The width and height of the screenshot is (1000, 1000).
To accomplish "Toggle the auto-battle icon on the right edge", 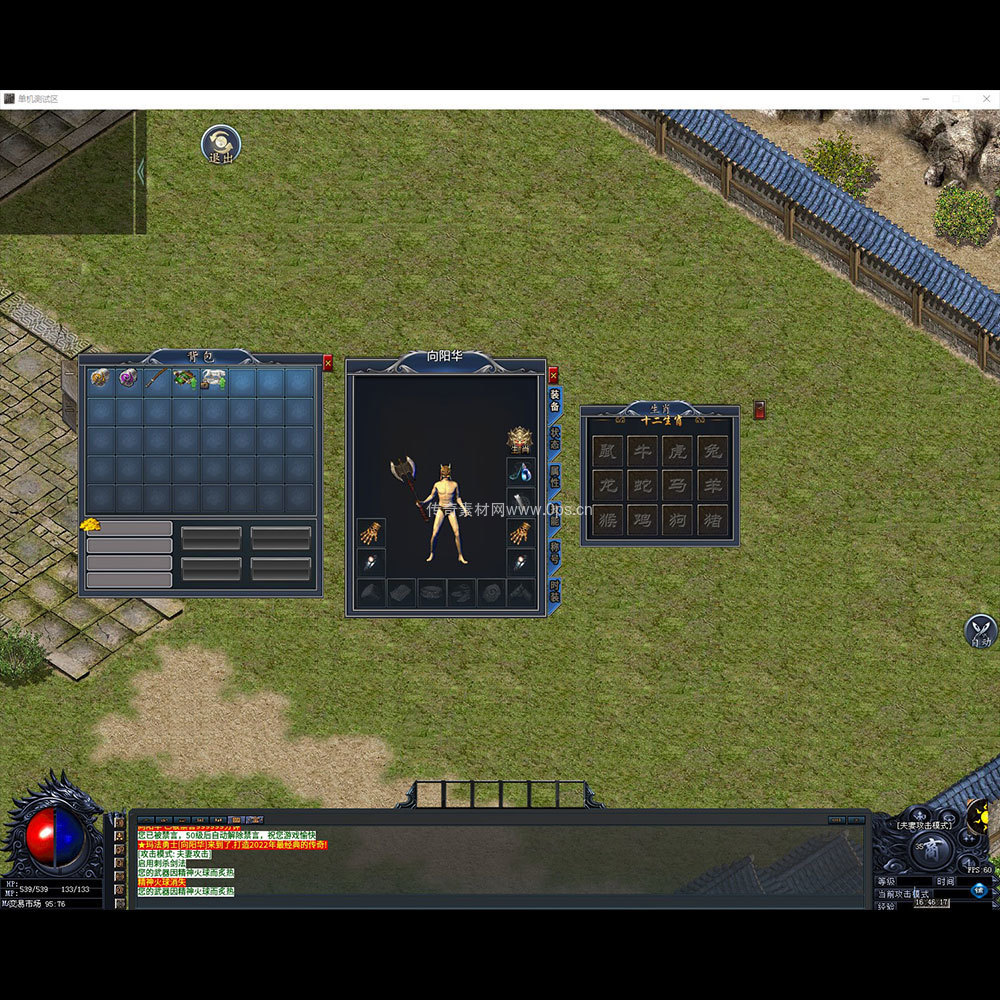I will point(980,631).
